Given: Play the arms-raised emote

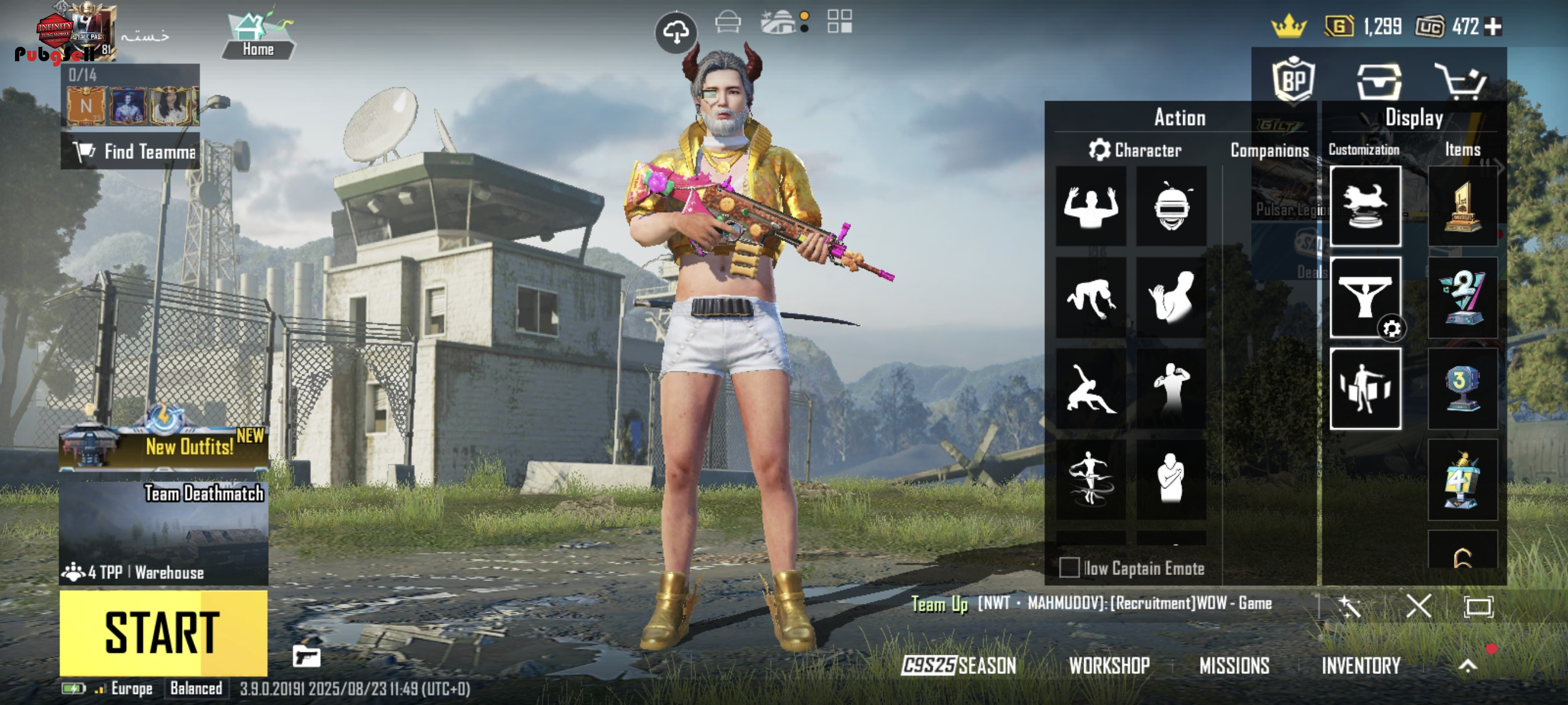Looking at the screenshot, I should [1091, 206].
